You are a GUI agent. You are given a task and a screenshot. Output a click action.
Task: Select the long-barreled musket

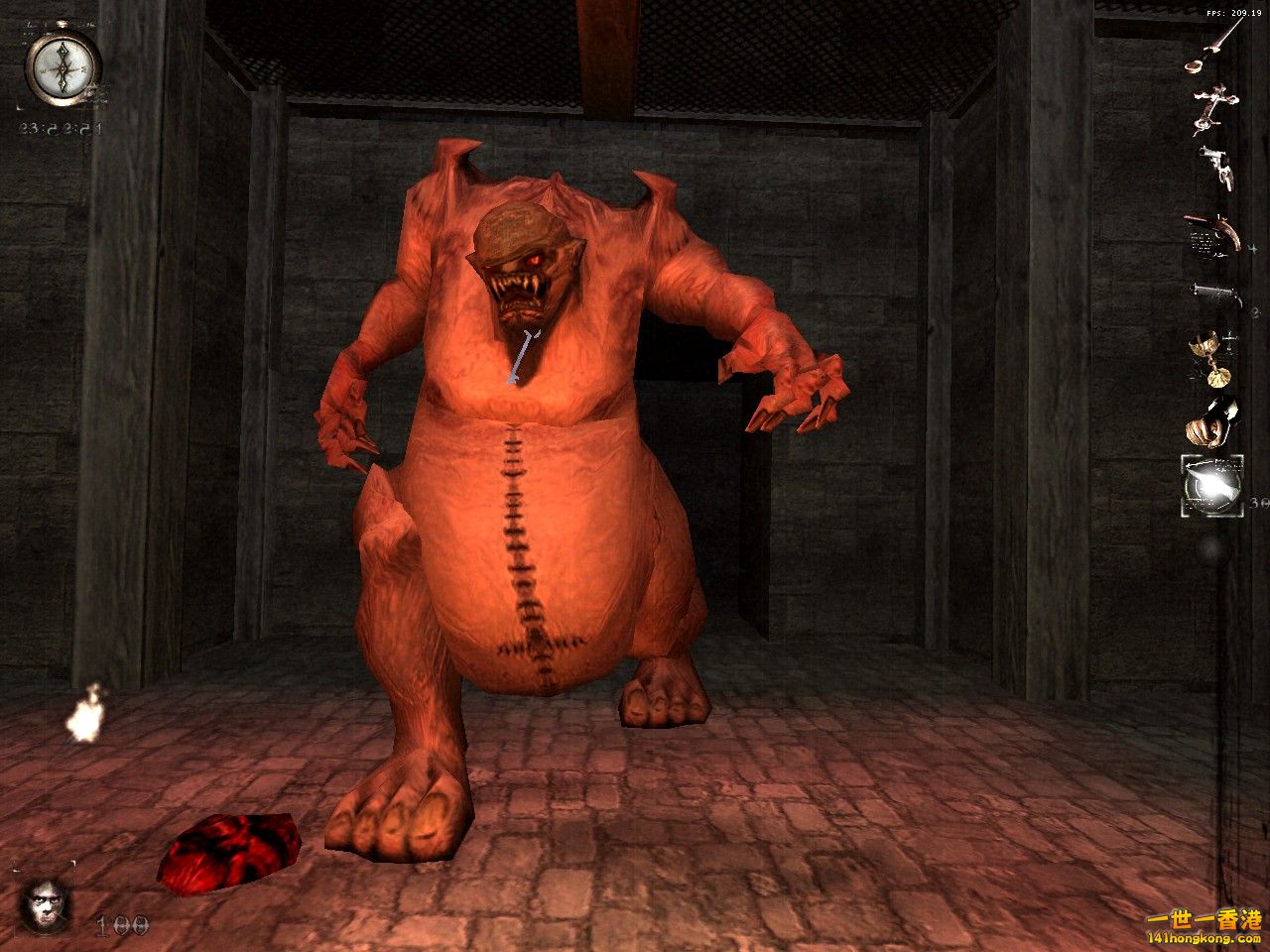click(x=1214, y=293)
